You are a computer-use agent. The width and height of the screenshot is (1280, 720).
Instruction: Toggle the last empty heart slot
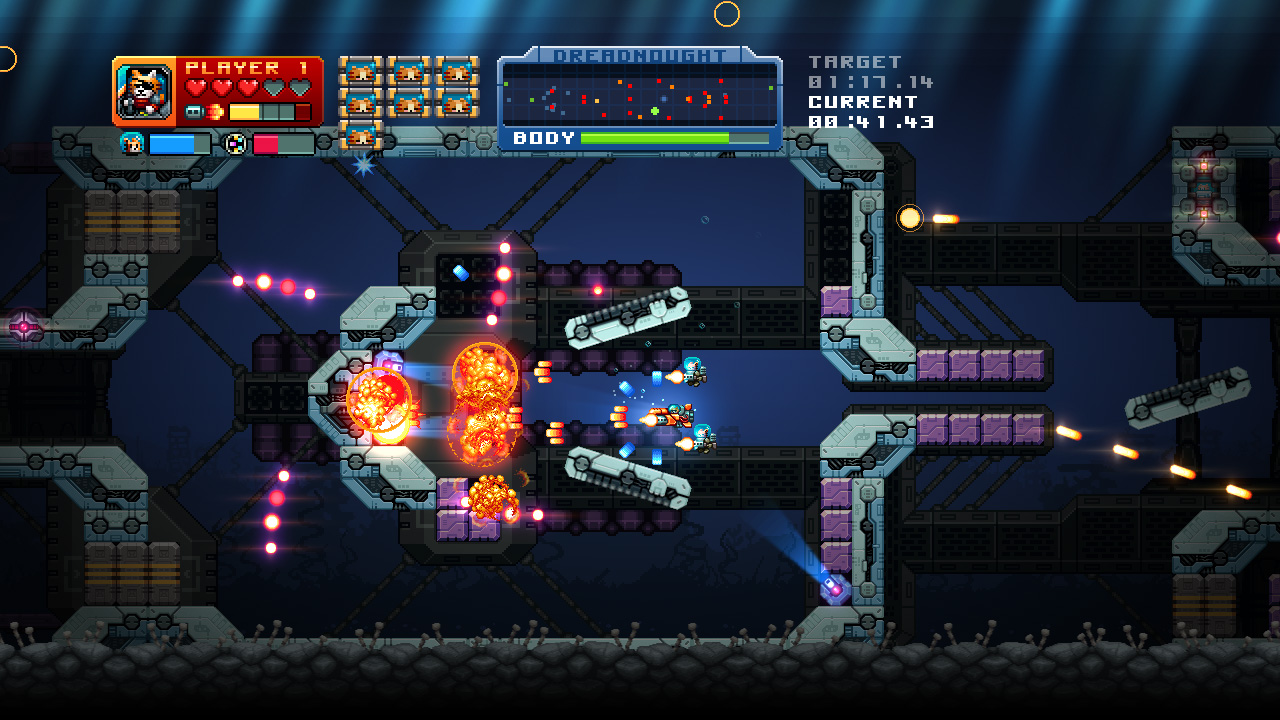click(x=300, y=85)
